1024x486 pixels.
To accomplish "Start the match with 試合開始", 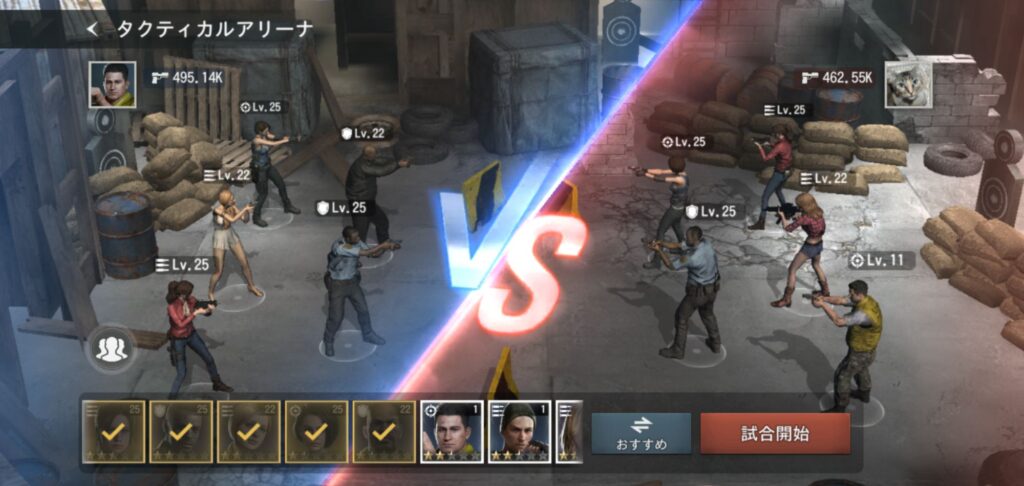I will click(x=775, y=433).
